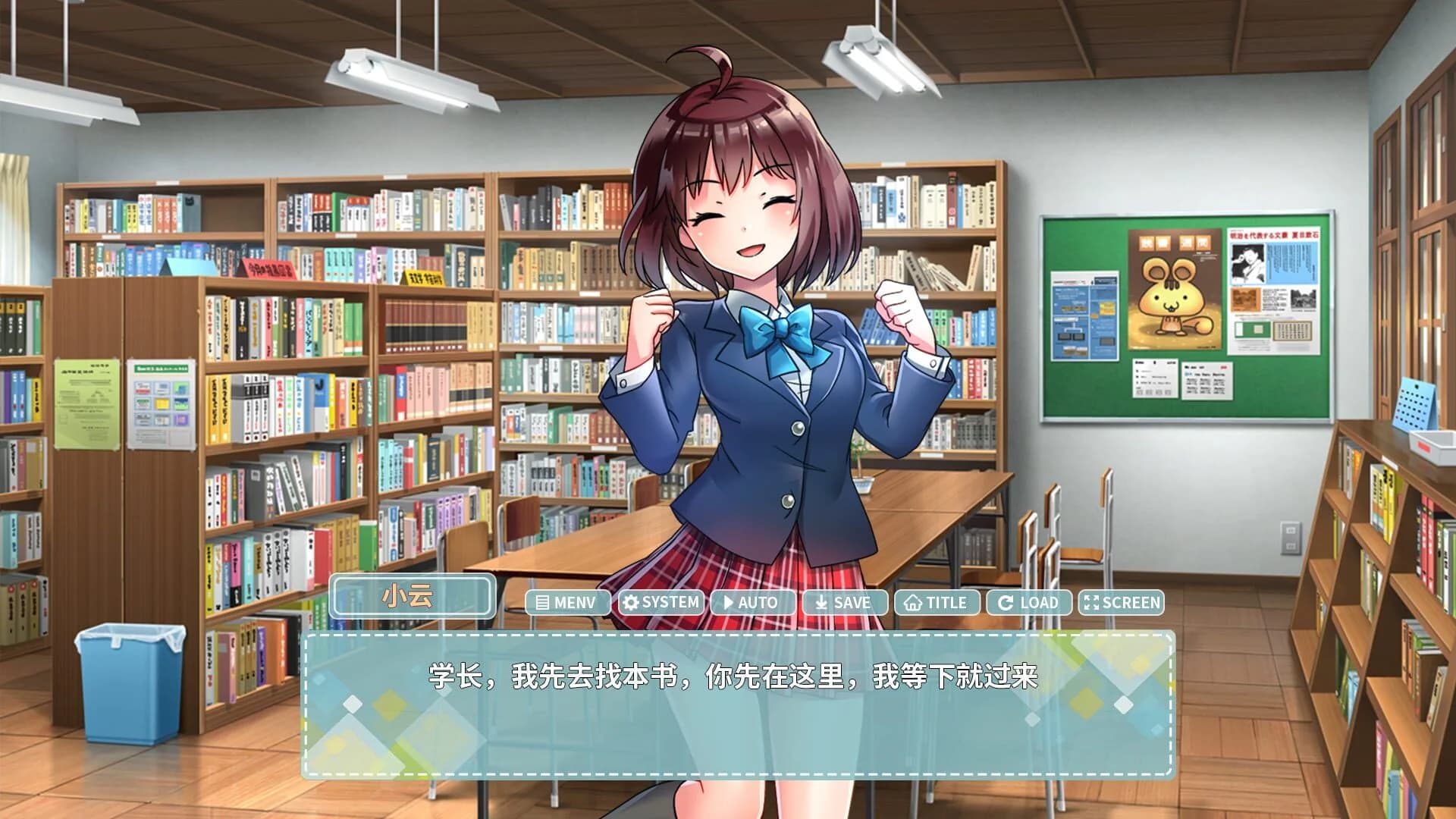1456x819 pixels.
Task: Click the list icon on the MENV button
Action: point(542,602)
